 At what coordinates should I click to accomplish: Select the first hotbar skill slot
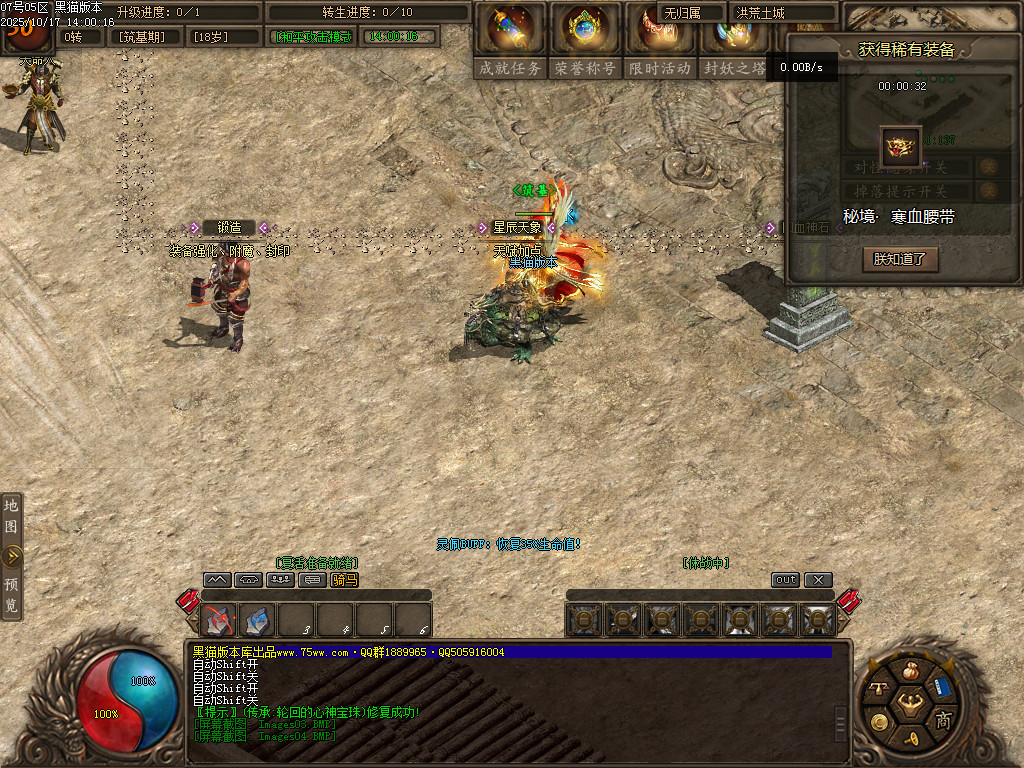point(219,621)
